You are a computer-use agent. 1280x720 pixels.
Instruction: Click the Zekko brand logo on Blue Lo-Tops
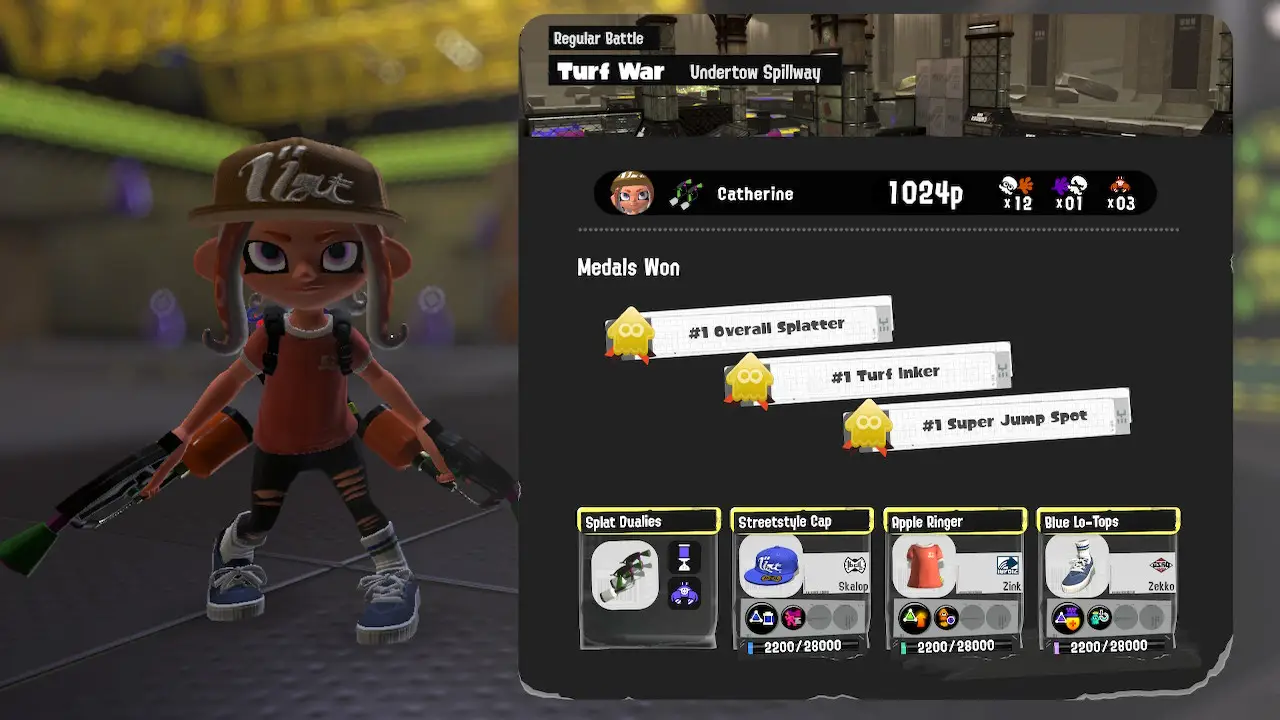click(1162, 567)
